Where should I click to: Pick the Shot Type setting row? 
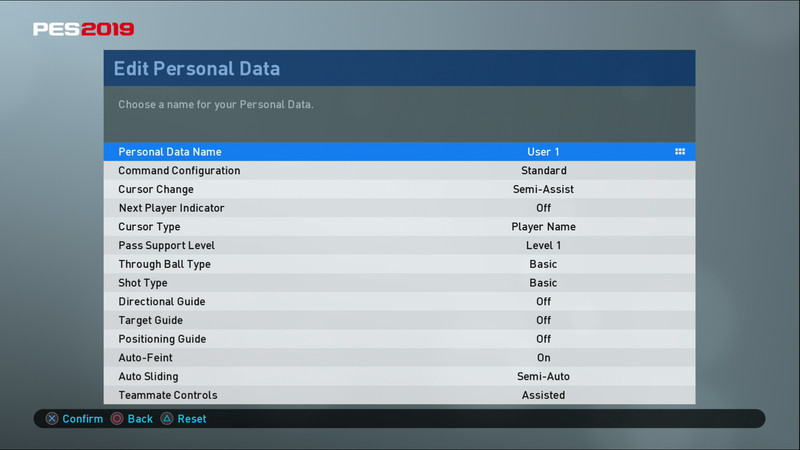[400, 283]
